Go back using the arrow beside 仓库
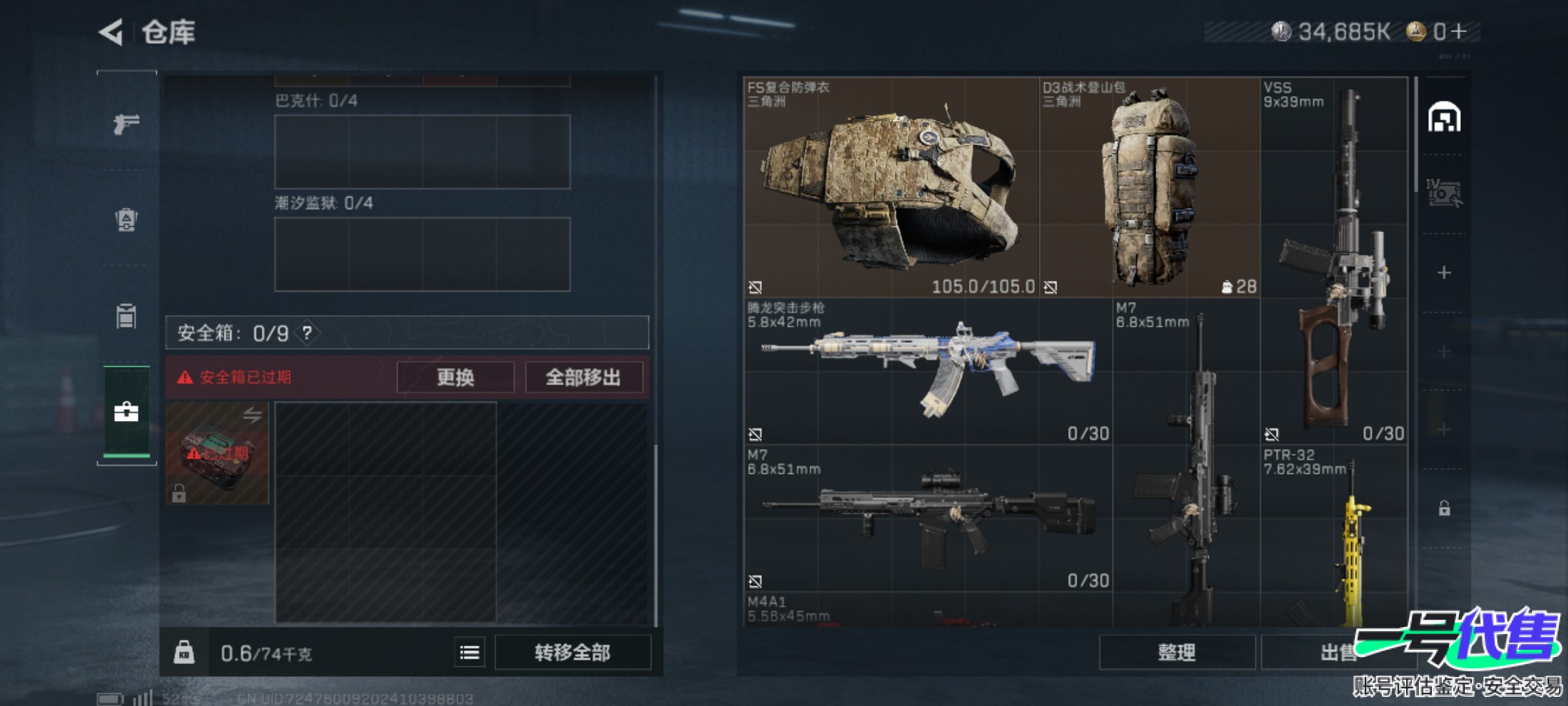The image size is (1568, 706). point(111,32)
